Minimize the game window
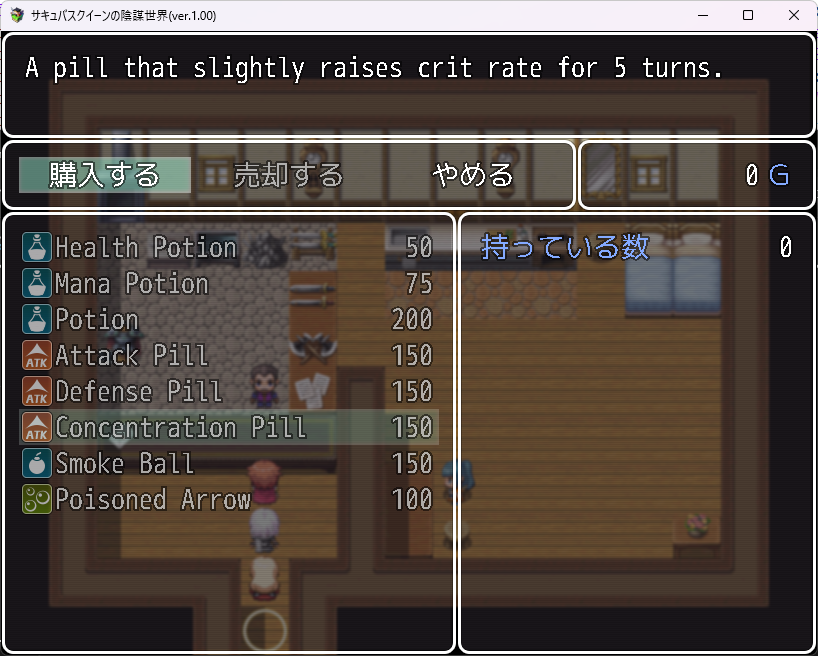The height and width of the screenshot is (656, 818). pos(701,15)
